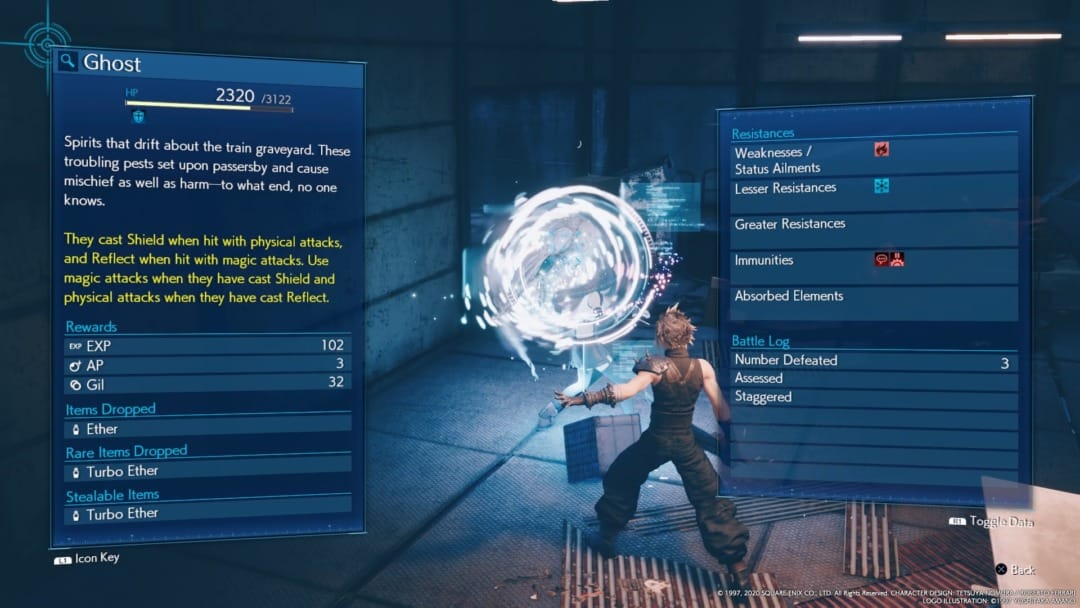Select the Ether item under Items Dropped
This screenshot has height=608, width=1080.
[208, 429]
